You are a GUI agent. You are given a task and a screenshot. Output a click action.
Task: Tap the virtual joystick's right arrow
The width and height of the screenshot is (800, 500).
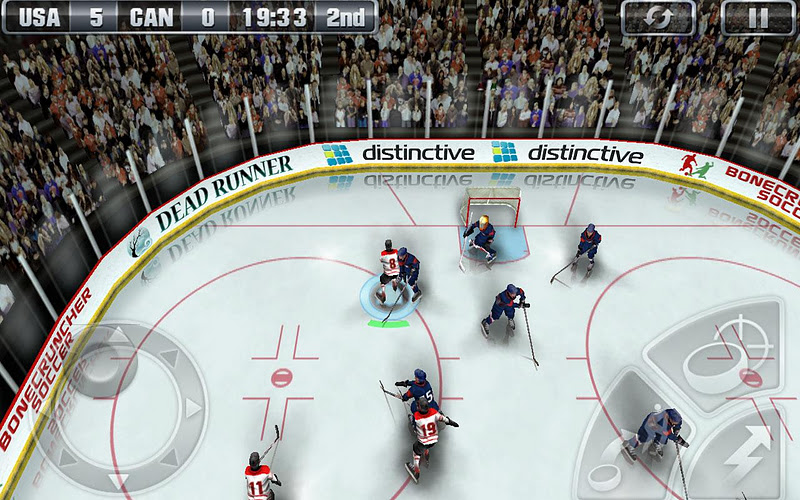tap(193, 409)
